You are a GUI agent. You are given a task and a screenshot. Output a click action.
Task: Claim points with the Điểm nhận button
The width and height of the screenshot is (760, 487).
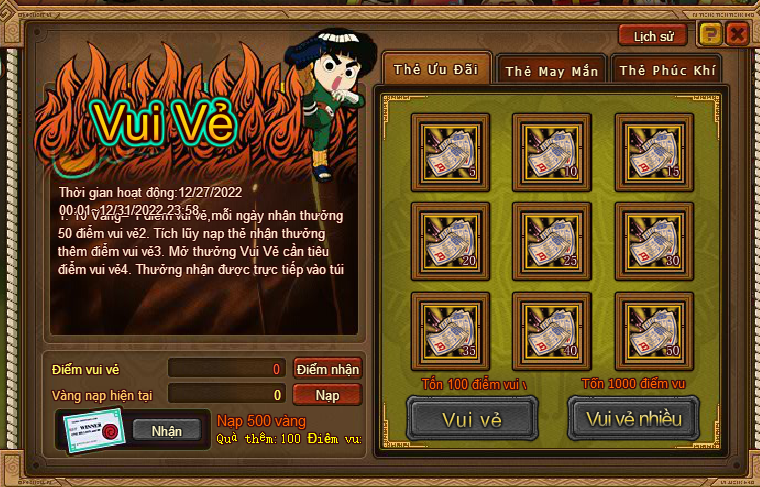(327, 369)
